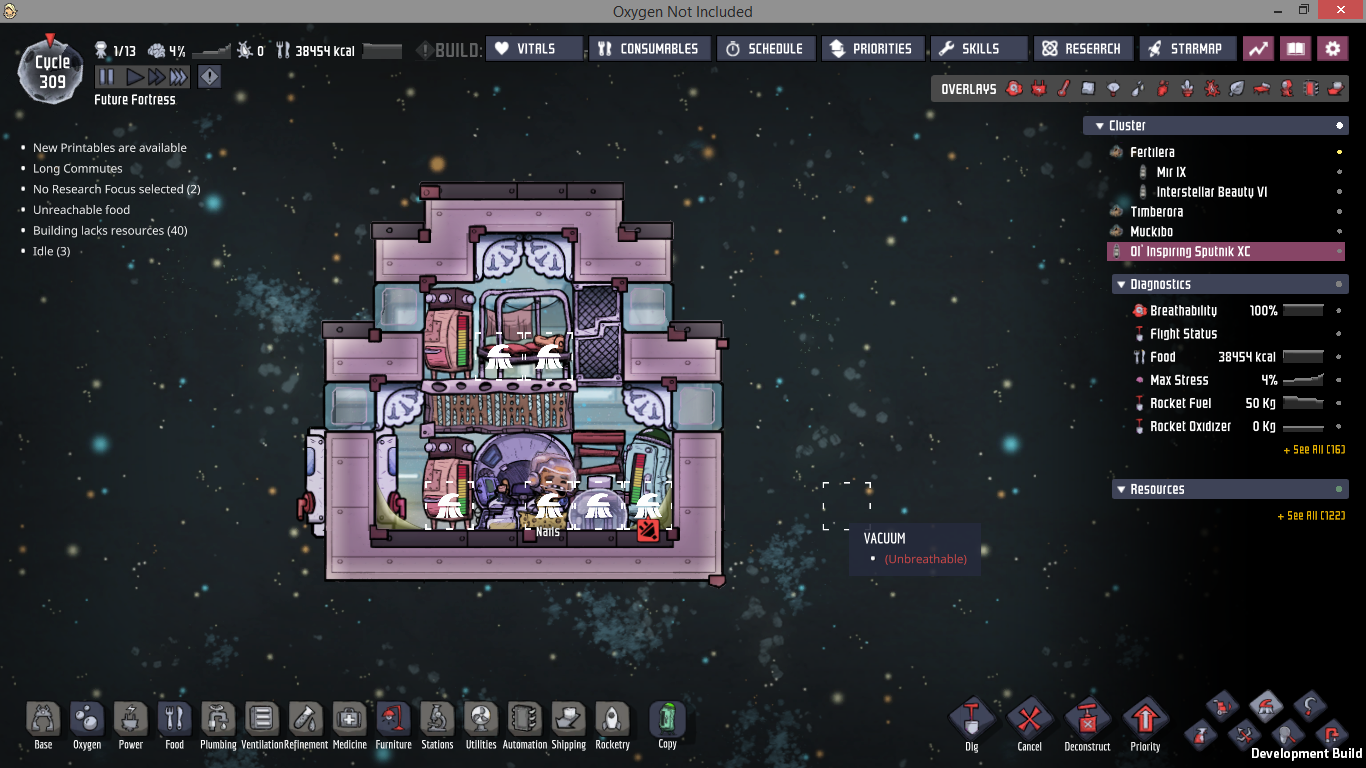The width and height of the screenshot is (1366, 768).
Task: Open the Priorities table
Action: point(872,49)
